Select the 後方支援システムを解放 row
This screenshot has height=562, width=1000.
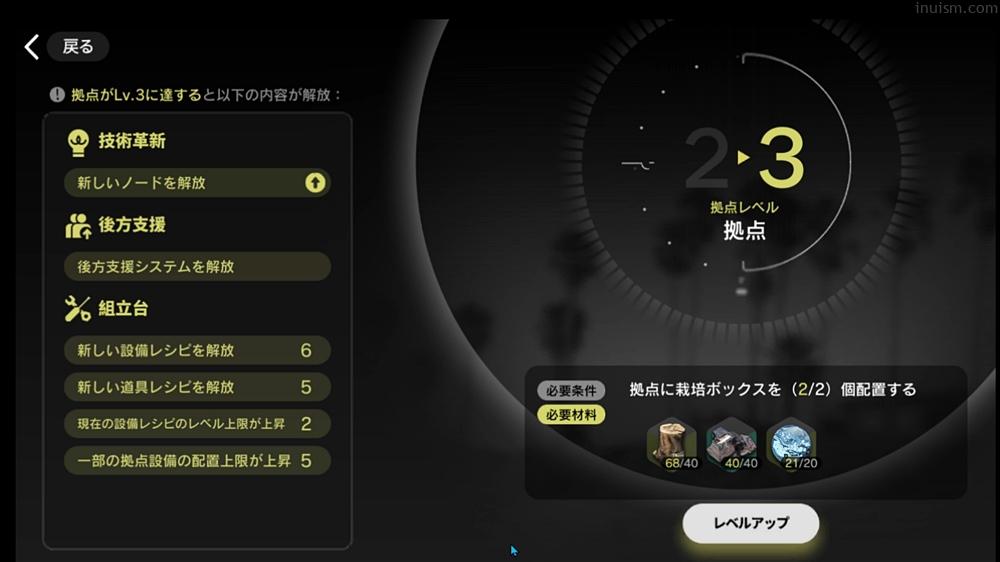[x=197, y=267]
